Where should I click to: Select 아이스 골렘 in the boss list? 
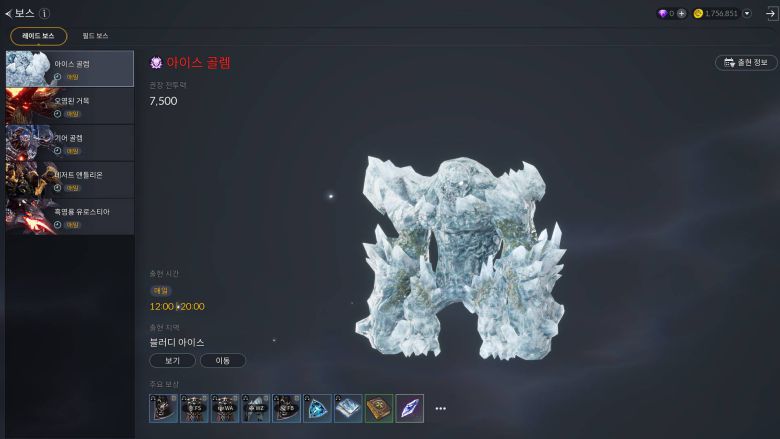click(x=70, y=68)
